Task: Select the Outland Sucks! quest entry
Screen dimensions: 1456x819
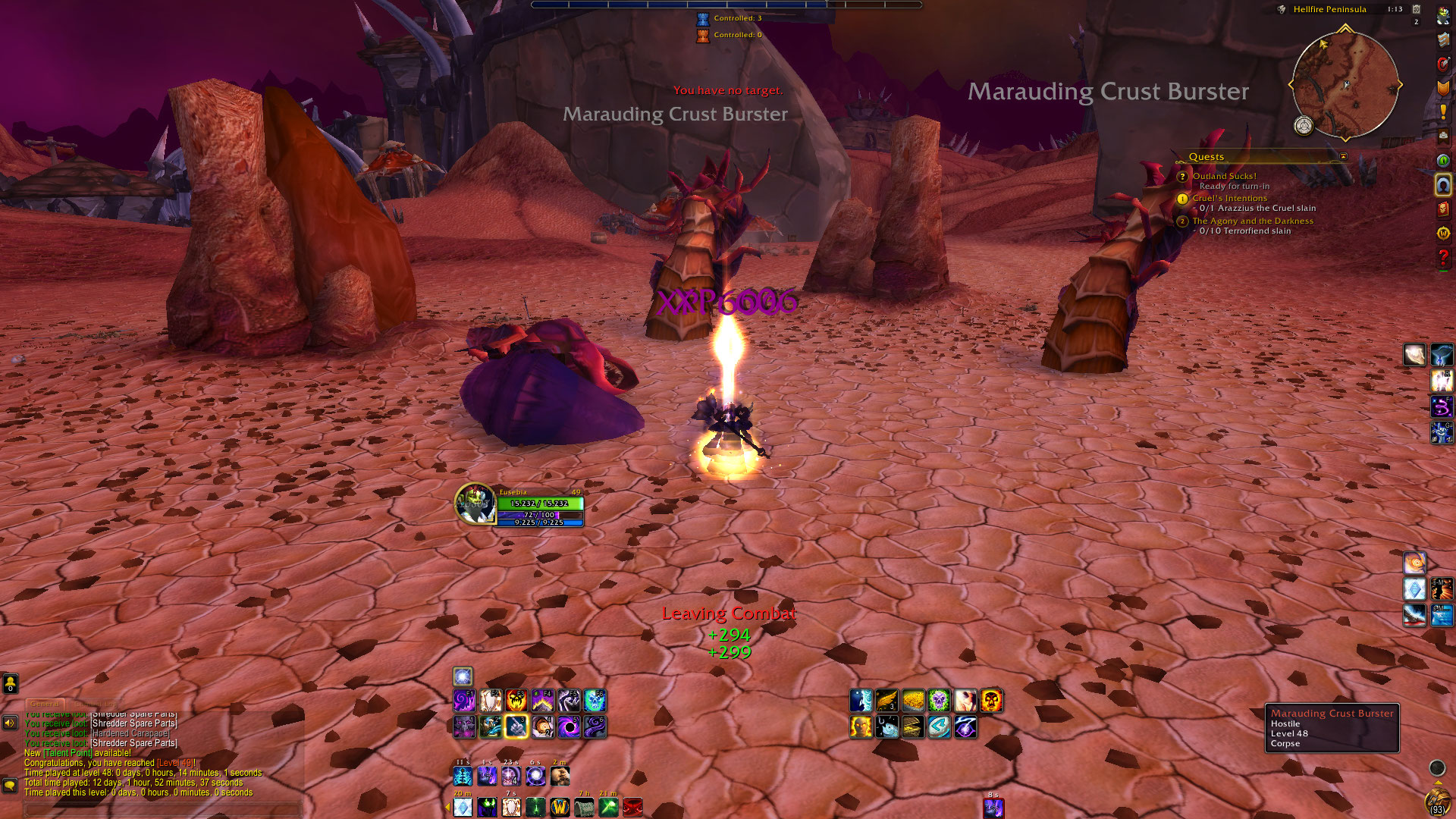Action: point(1224,176)
